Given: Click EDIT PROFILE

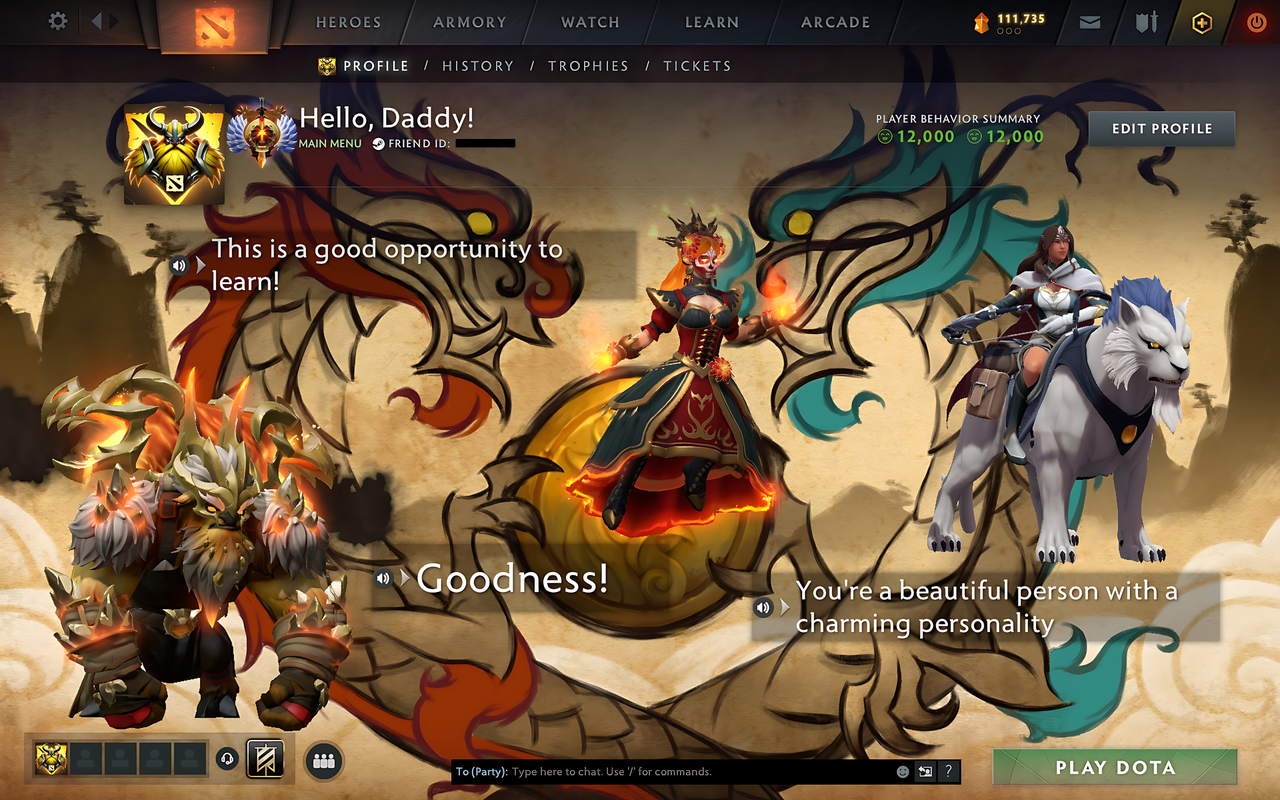Looking at the screenshot, I should (x=1161, y=128).
